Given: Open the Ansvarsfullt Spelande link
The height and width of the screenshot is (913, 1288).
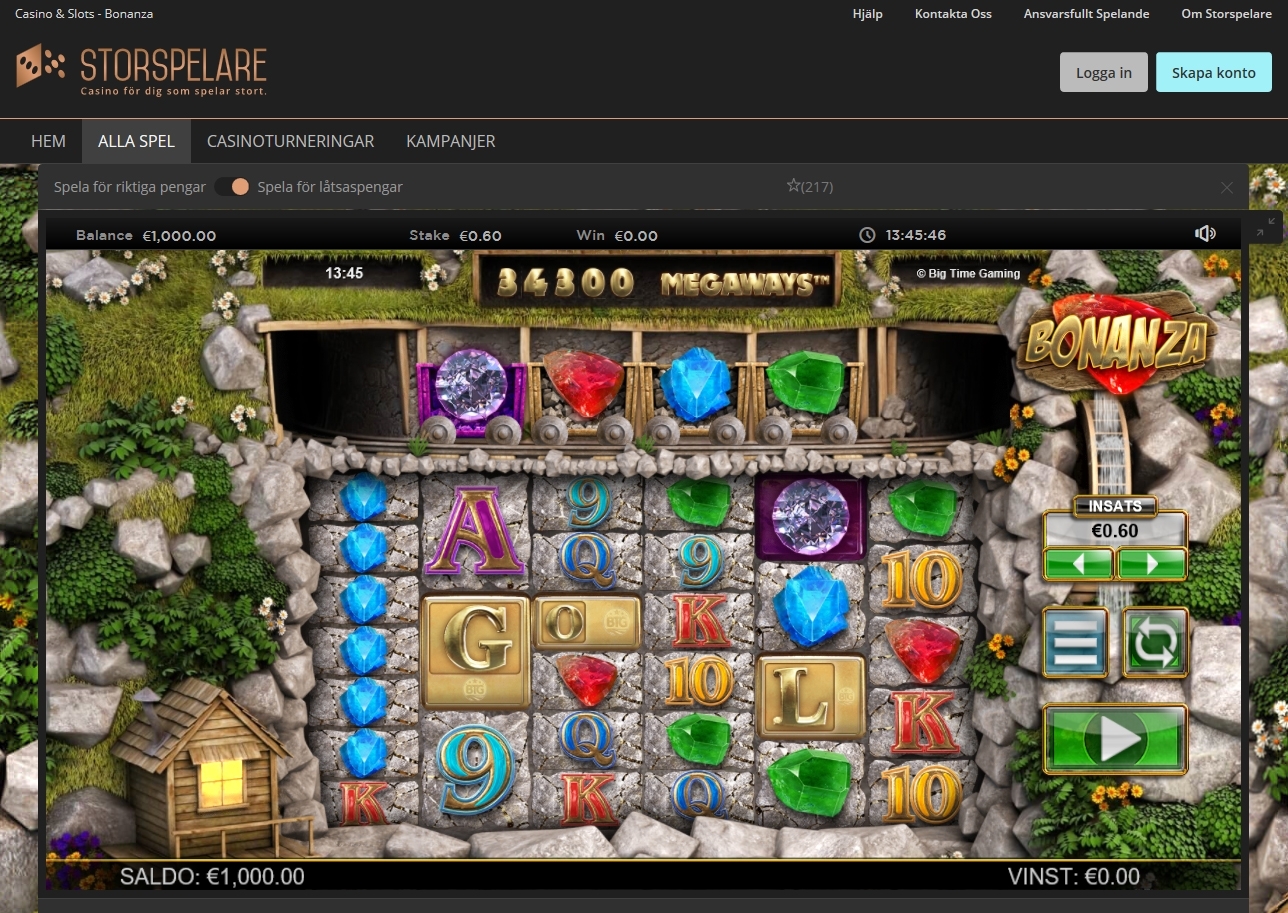Looking at the screenshot, I should (1086, 14).
